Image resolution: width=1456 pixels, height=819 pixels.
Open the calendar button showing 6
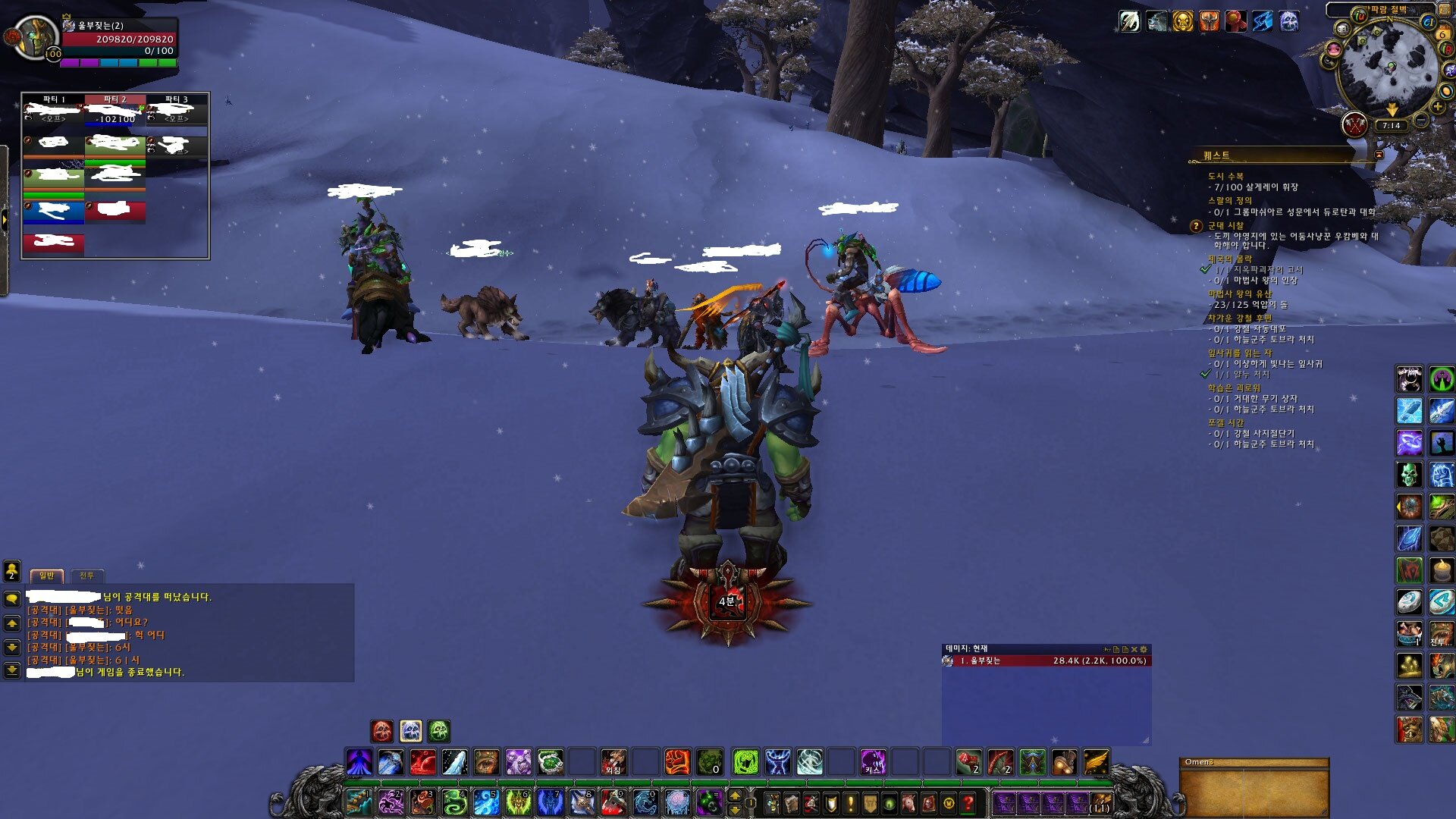click(1442, 34)
